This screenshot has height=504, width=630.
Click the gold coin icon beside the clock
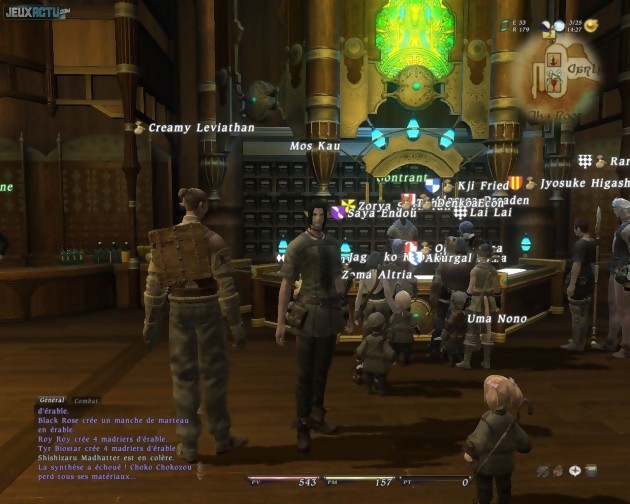coord(591,25)
